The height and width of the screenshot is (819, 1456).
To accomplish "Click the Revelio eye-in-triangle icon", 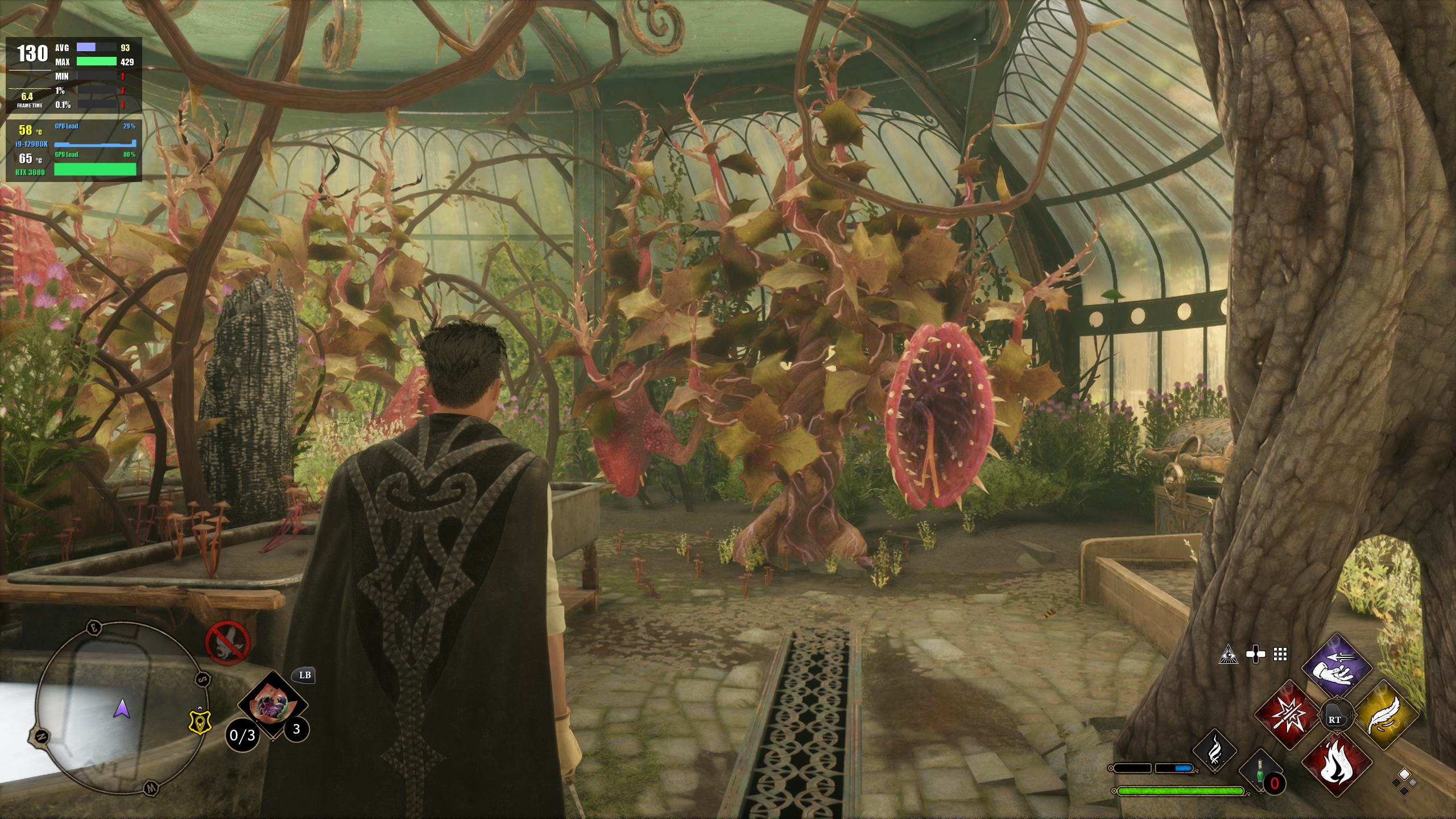I will pyautogui.click(x=1228, y=655).
